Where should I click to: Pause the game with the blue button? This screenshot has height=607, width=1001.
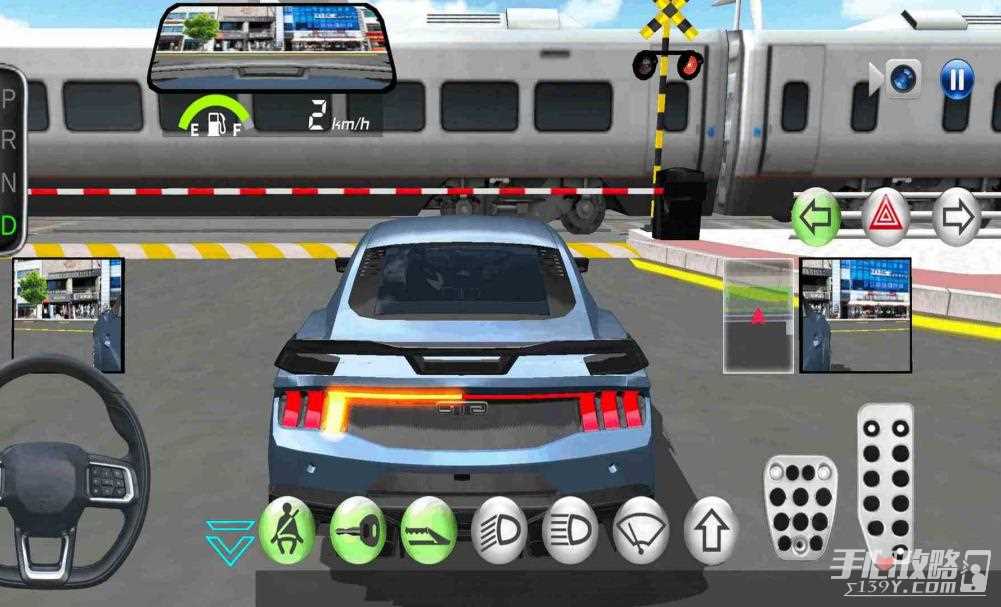[956, 79]
